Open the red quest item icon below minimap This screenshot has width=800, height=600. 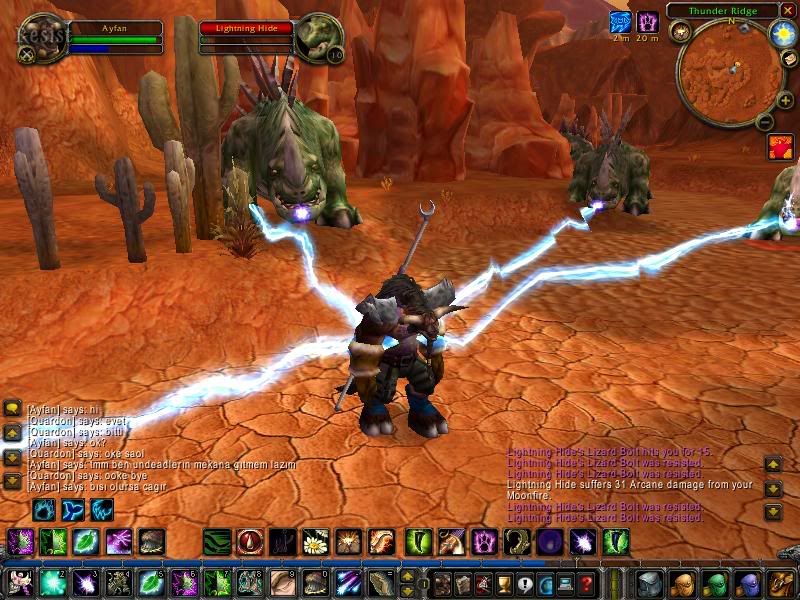point(781,147)
